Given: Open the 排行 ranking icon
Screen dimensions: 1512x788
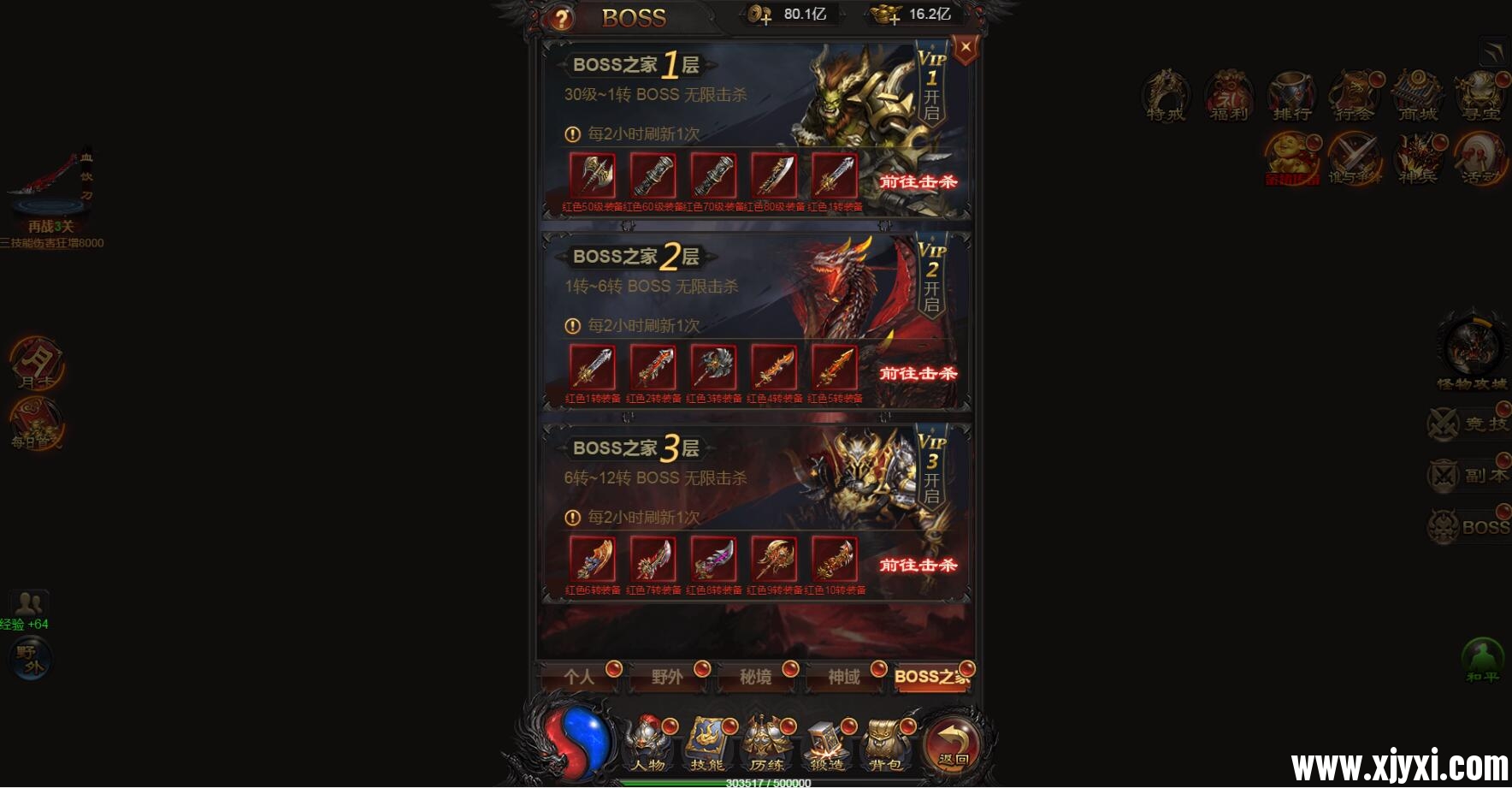Looking at the screenshot, I should tap(1291, 97).
